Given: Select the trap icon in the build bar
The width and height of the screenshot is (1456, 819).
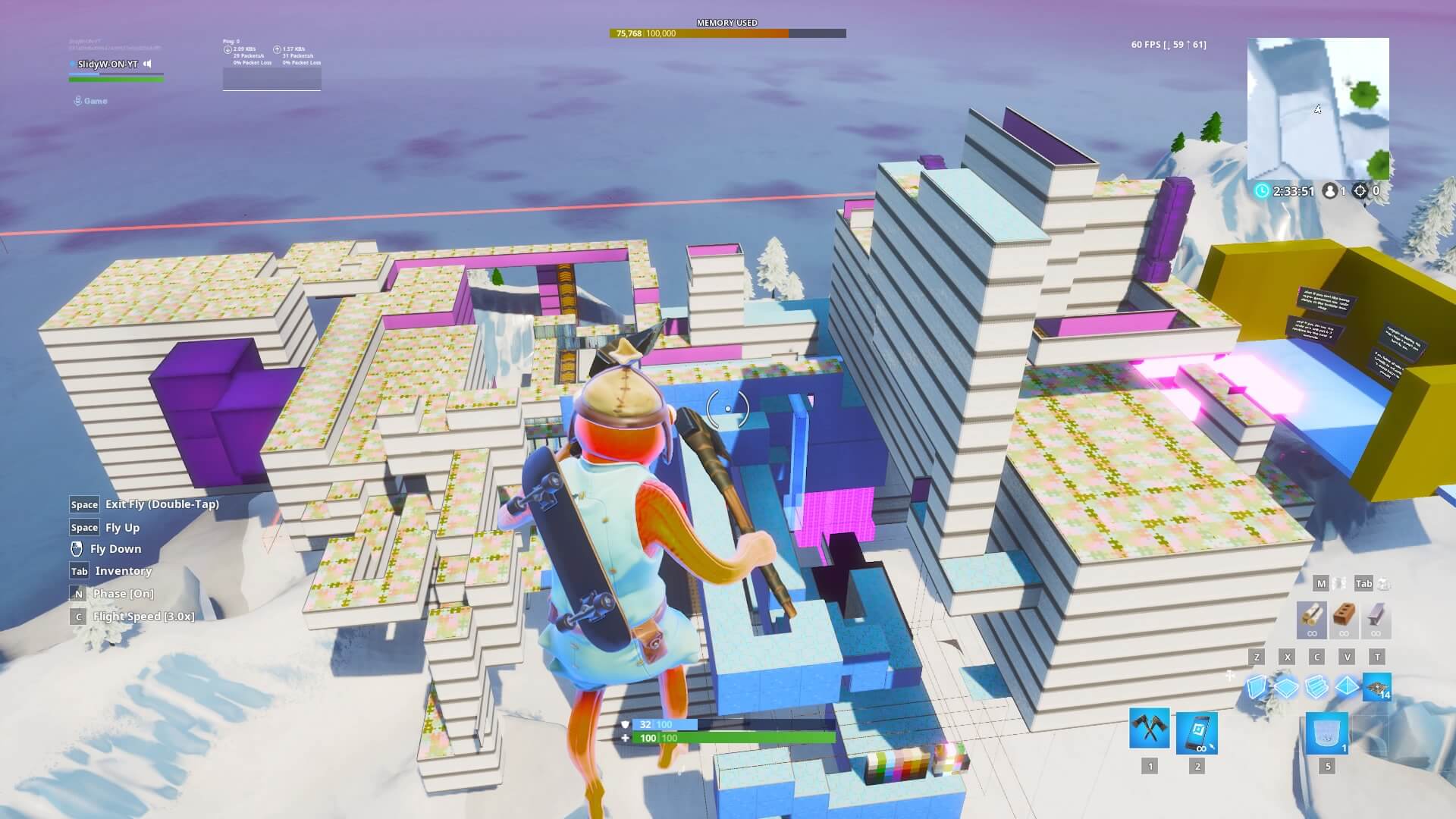Looking at the screenshot, I should (1378, 686).
